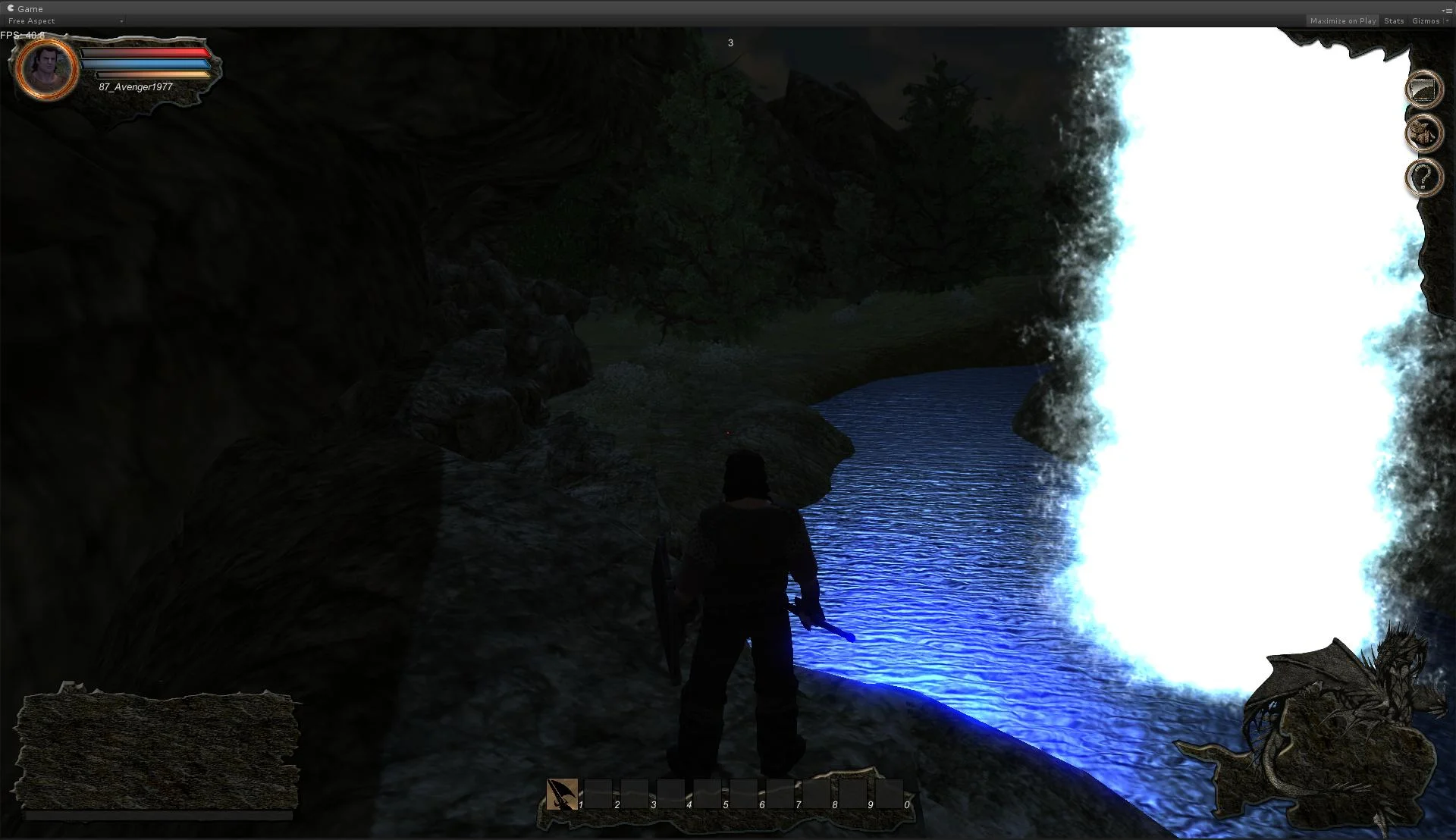Expand the Gizmos dropdown arrow
This screenshot has width=1456, height=840.
point(1445,20)
